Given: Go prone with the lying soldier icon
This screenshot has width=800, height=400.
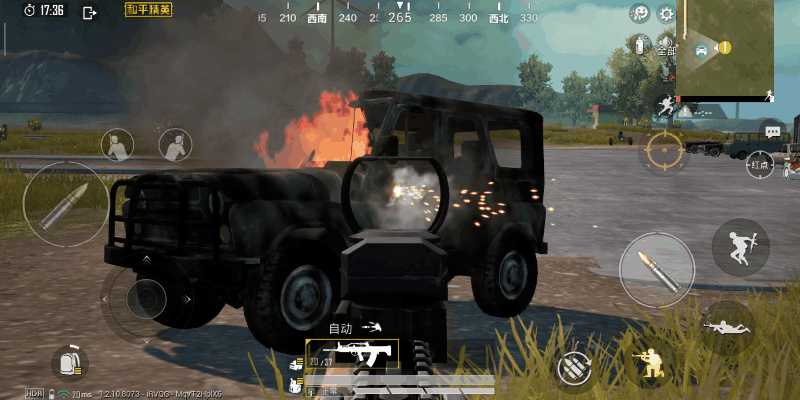Looking at the screenshot, I should tap(727, 328).
